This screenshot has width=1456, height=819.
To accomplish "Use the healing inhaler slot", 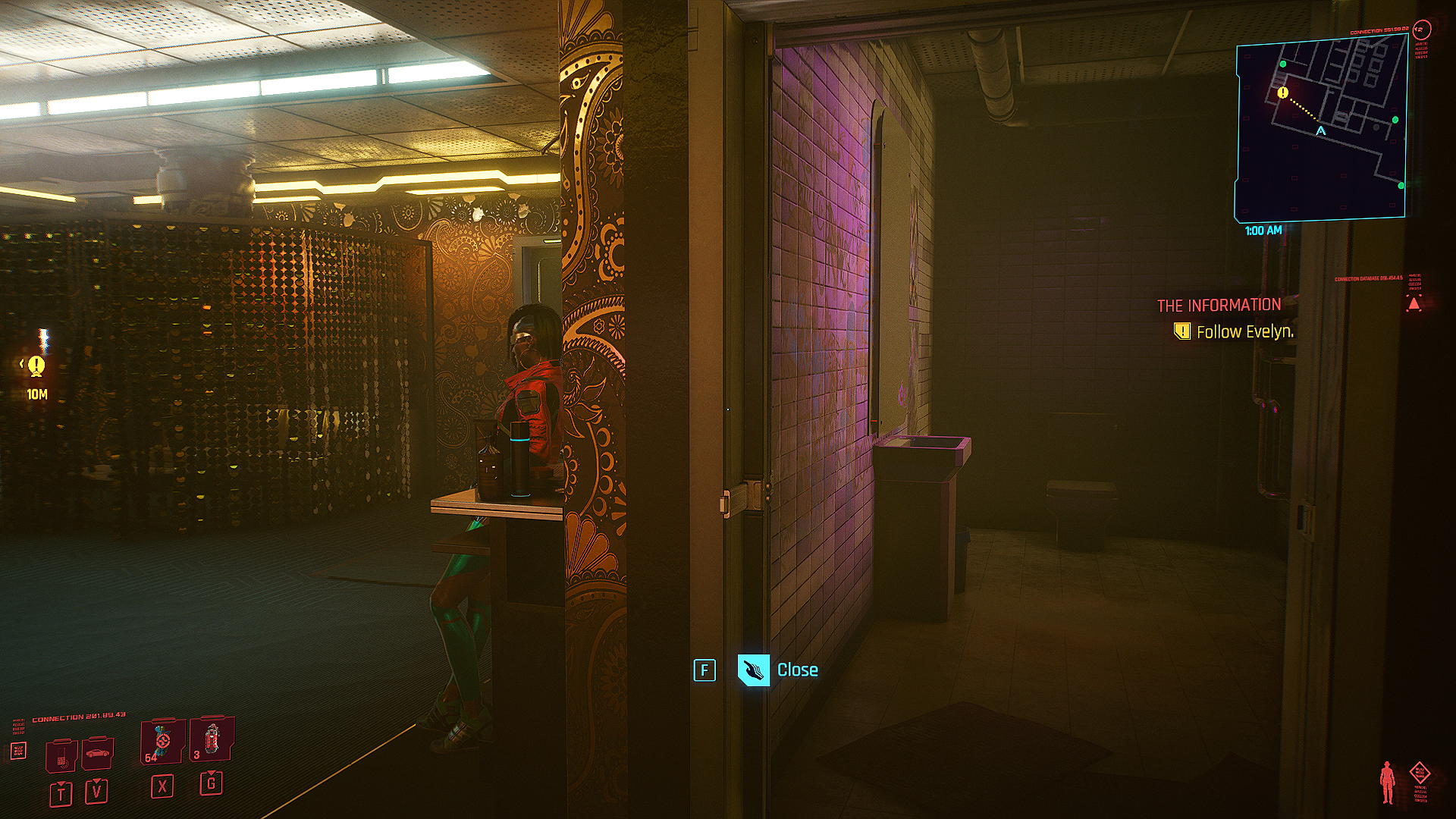I will [x=162, y=742].
